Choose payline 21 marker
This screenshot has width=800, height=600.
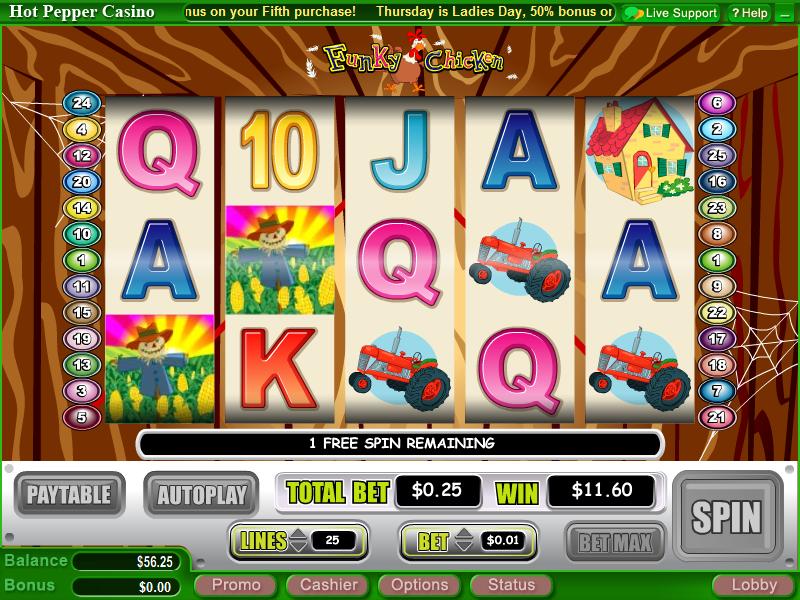(716, 416)
